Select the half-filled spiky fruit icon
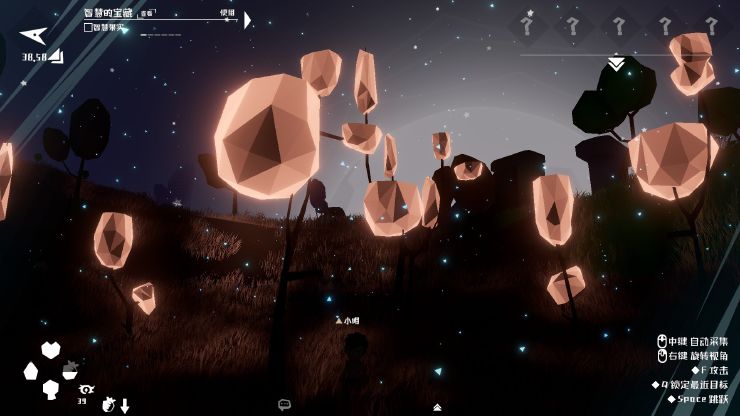This screenshot has height=416, width=740. (x=71, y=369)
